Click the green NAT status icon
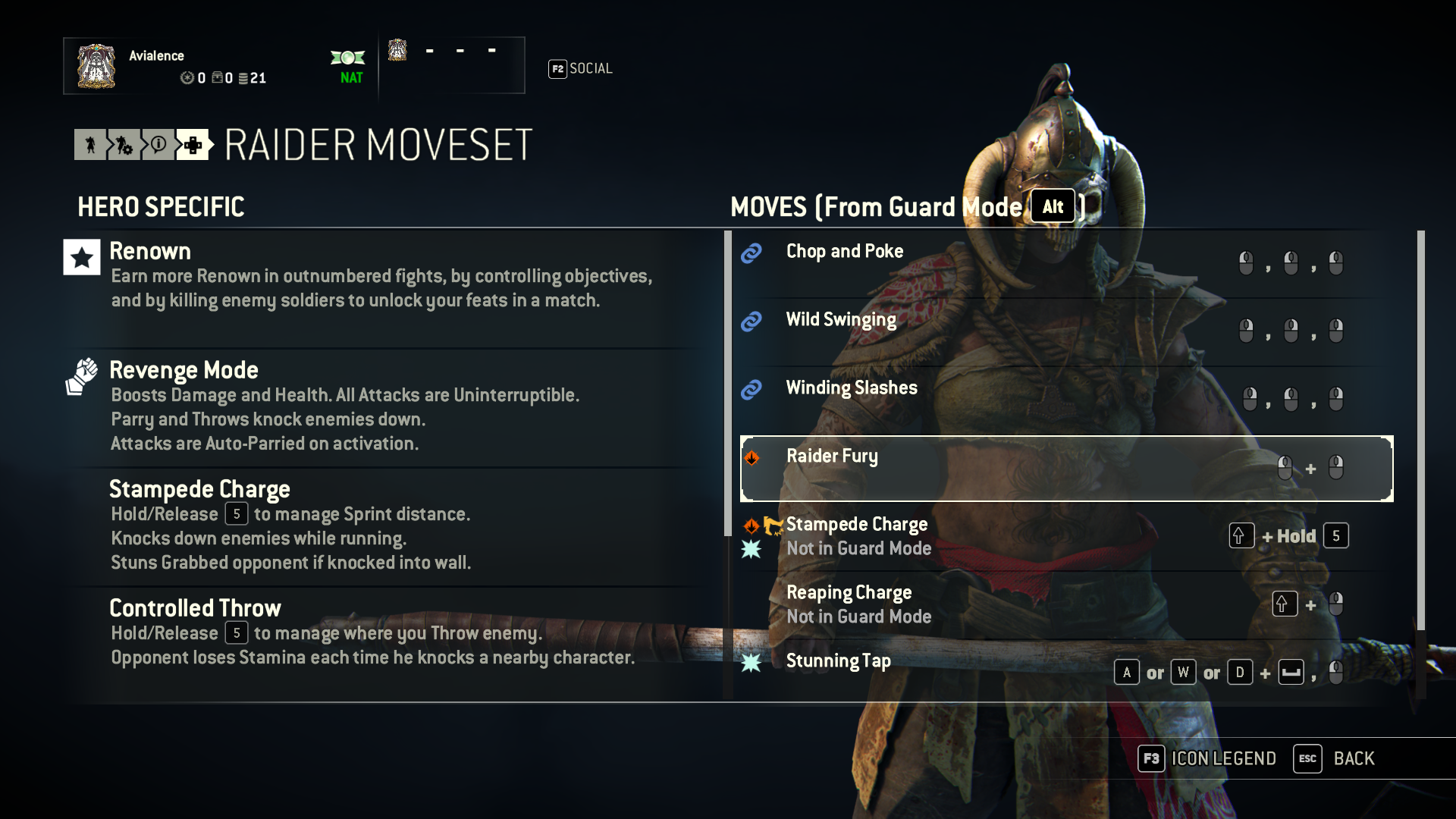This screenshot has width=1456, height=819. 347,57
